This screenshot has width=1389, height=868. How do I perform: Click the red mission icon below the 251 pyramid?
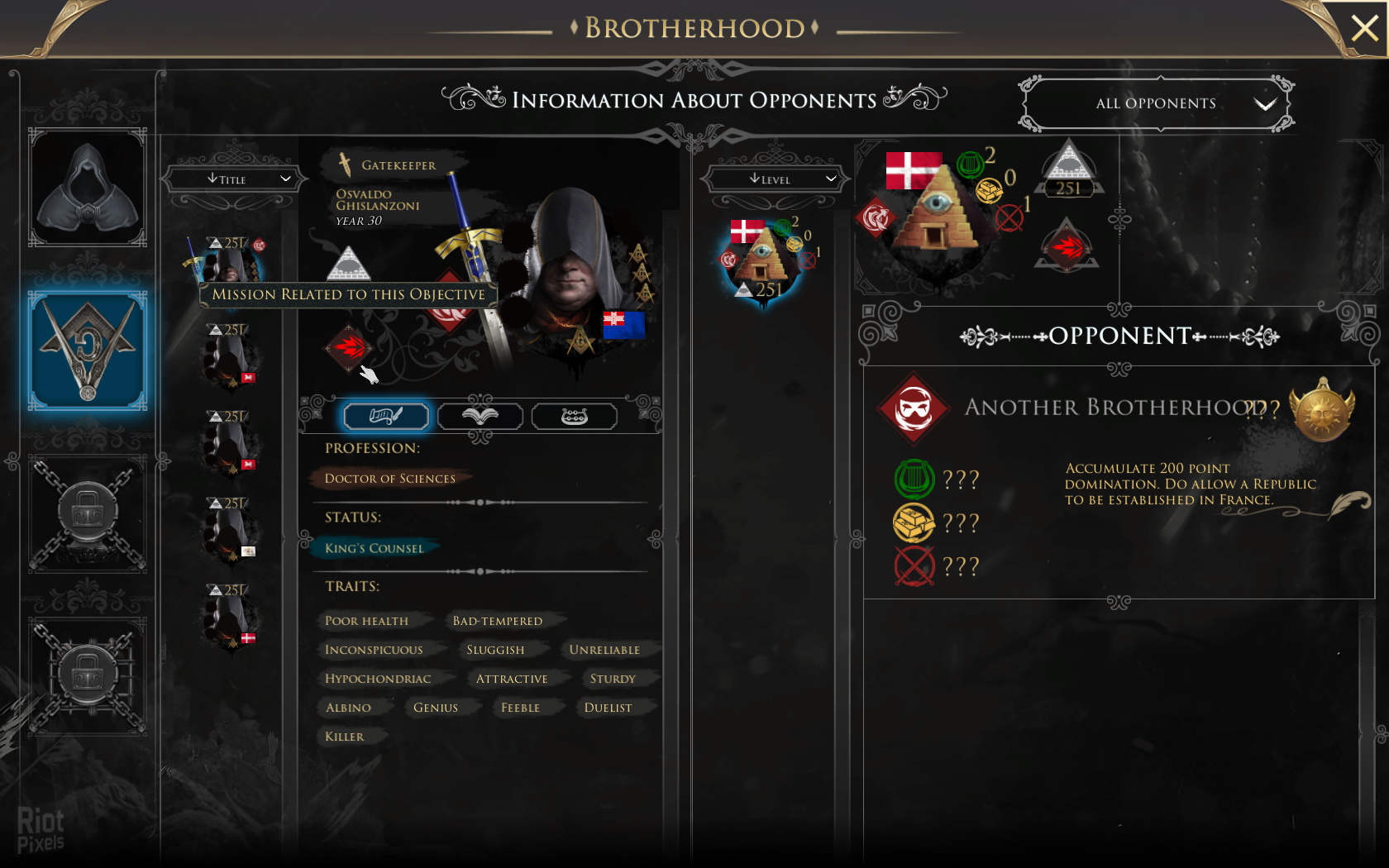[x=1067, y=246]
